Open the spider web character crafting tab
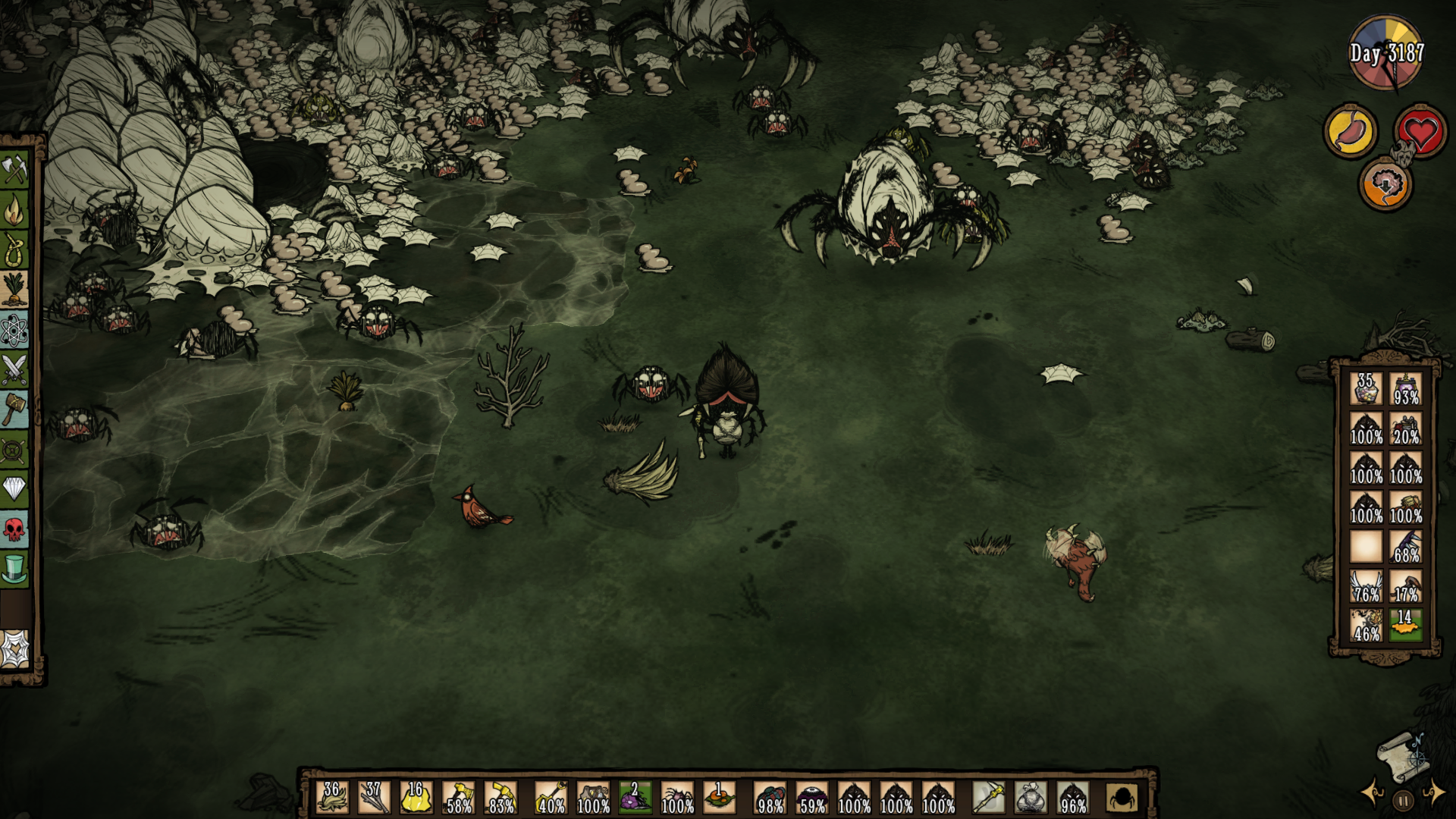The image size is (1456, 819). point(14,649)
